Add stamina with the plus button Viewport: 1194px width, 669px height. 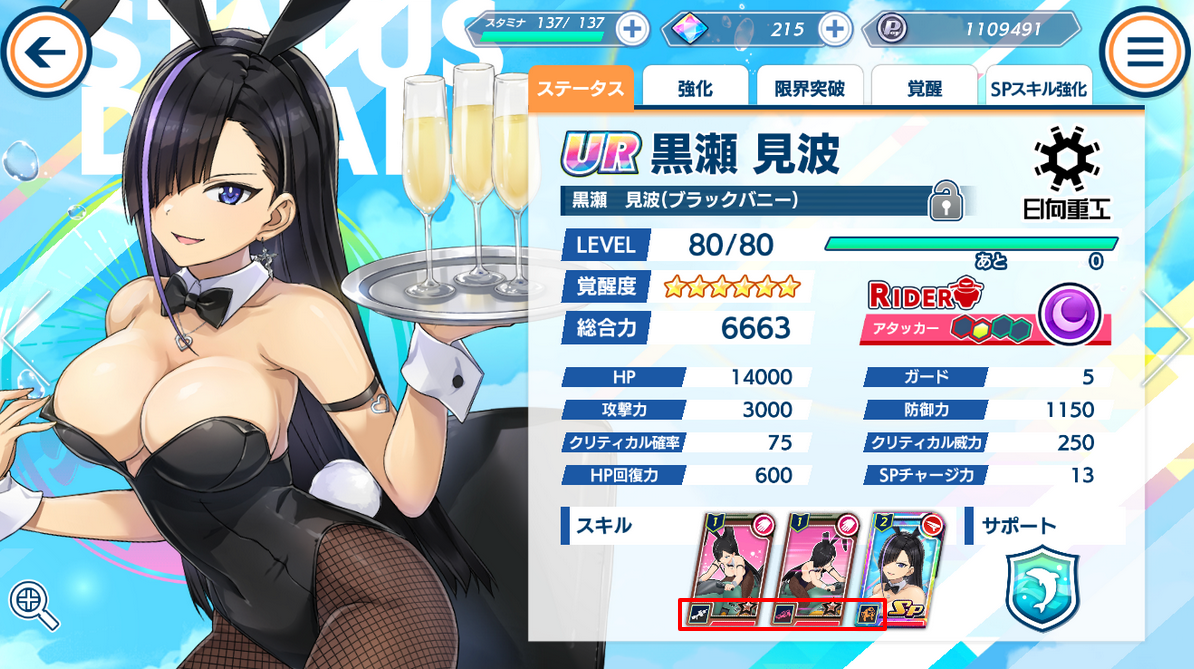tap(631, 29)
